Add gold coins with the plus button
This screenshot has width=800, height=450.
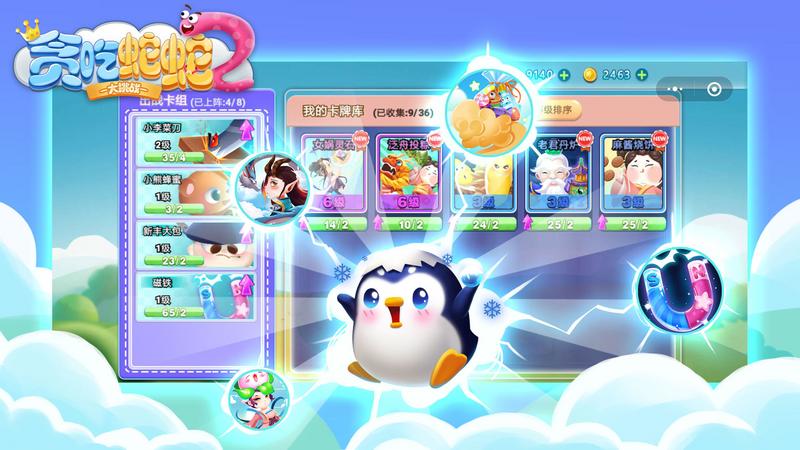pos(640,74)
